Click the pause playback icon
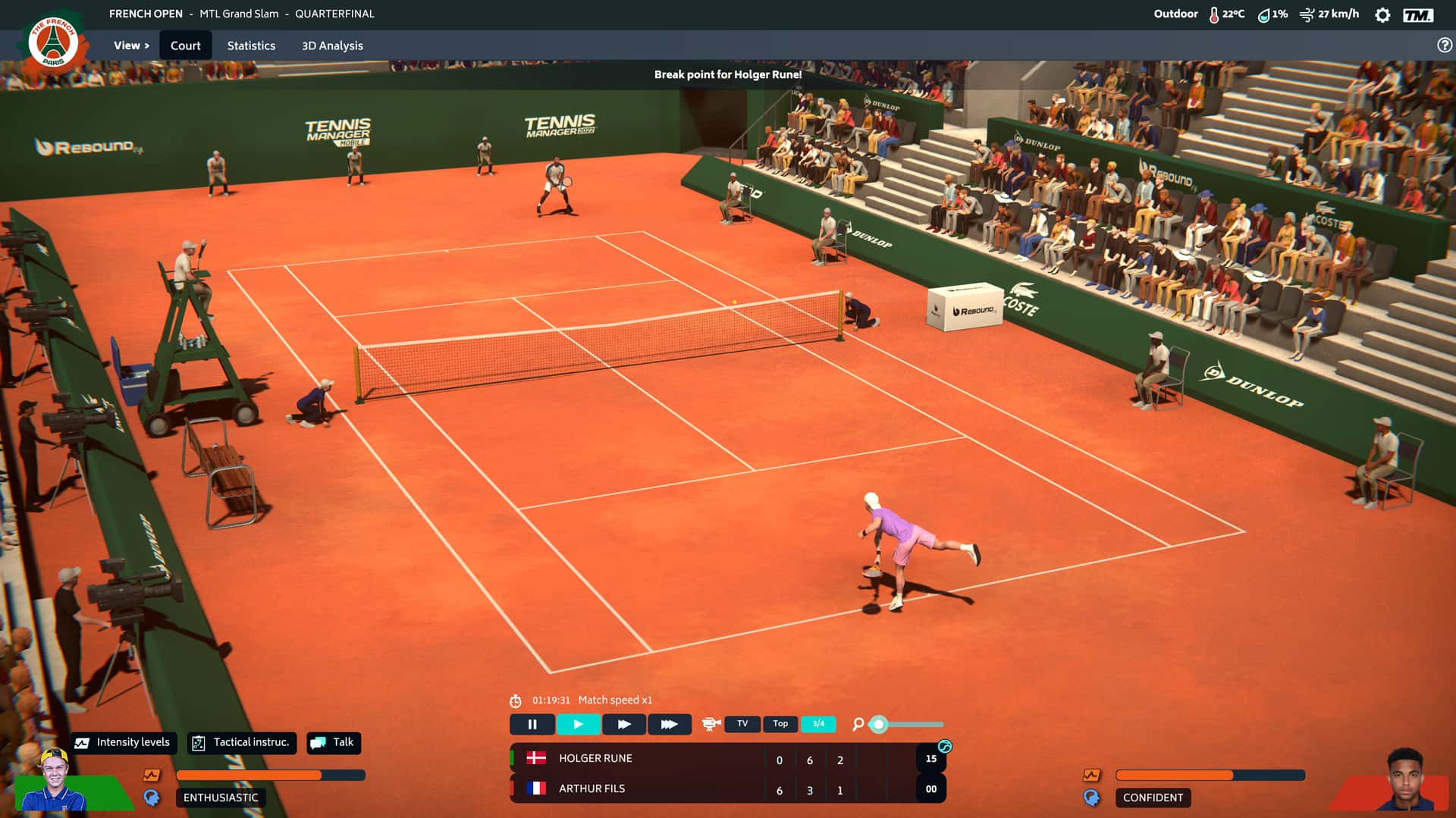 534,724
